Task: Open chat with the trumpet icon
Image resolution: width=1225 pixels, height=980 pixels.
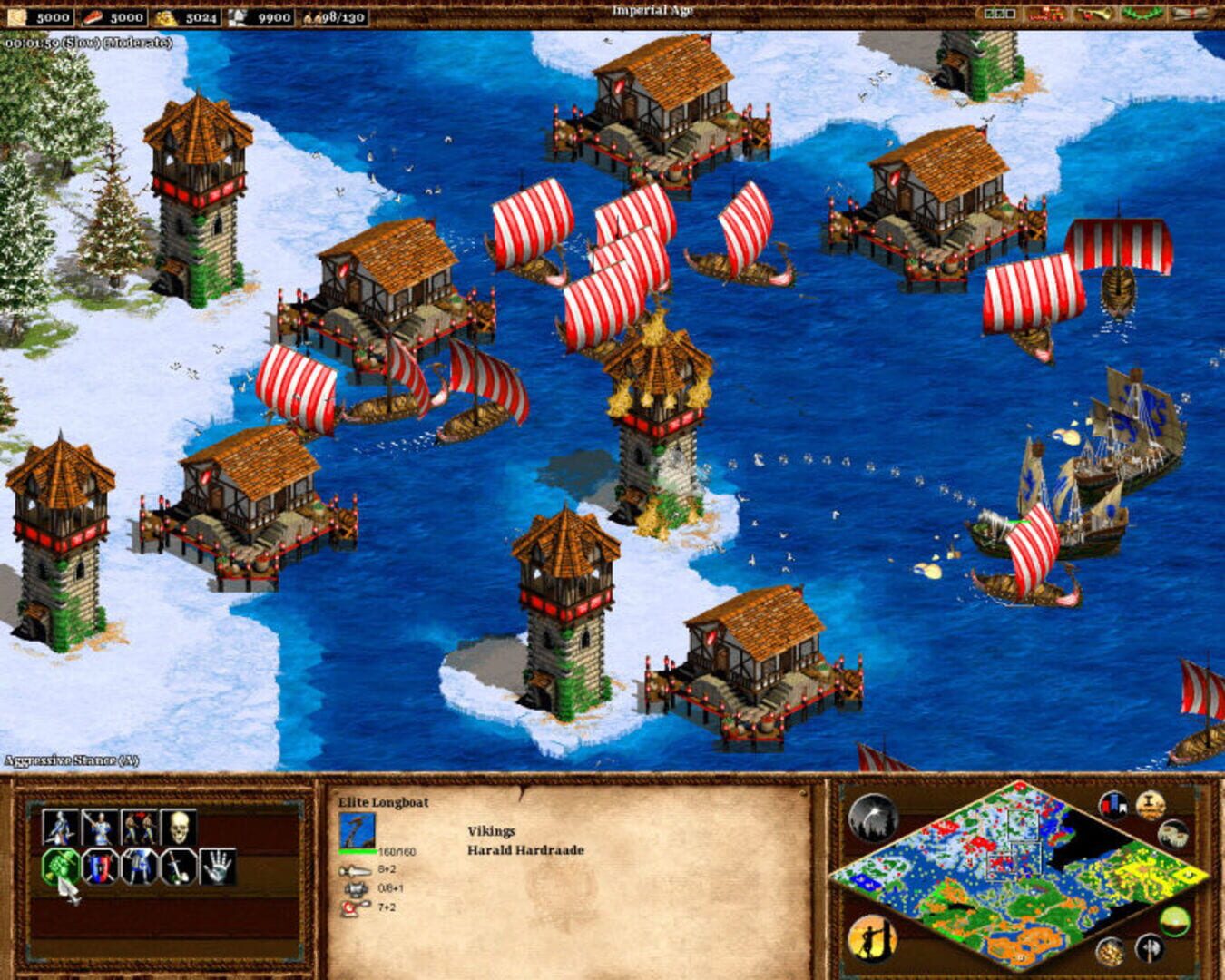Action: 1093,14
